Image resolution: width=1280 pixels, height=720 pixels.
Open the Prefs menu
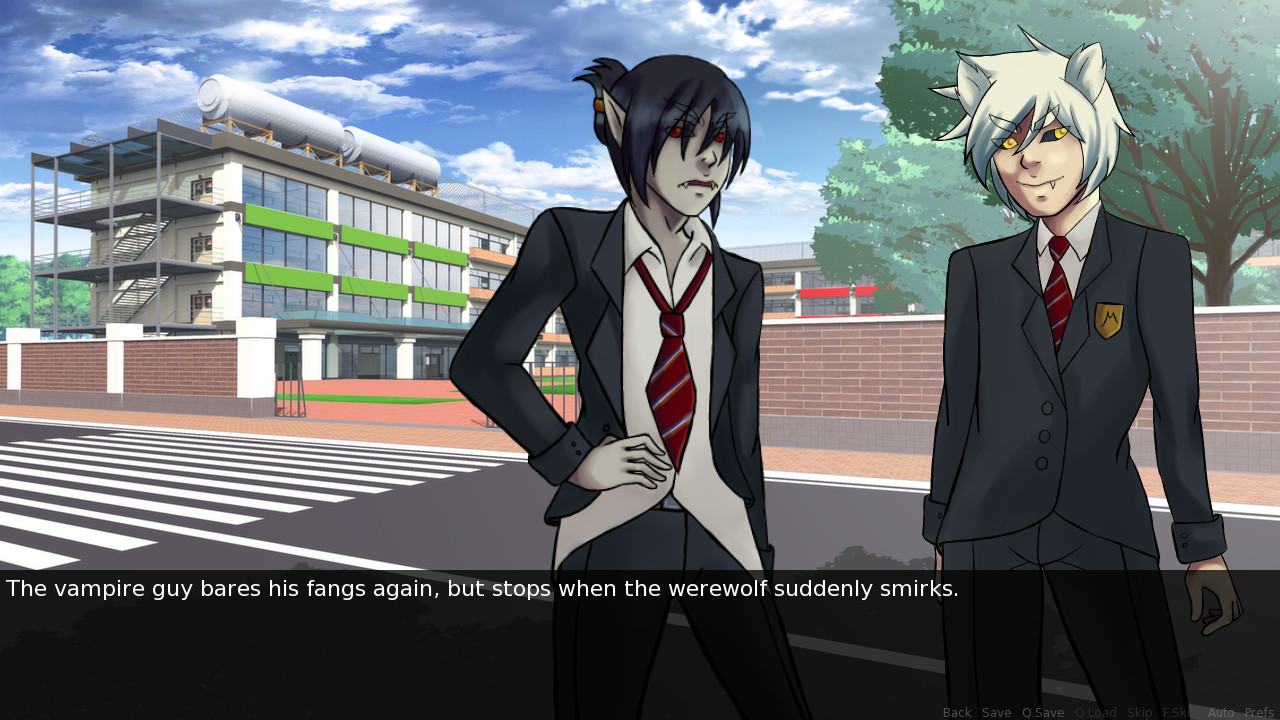click(1259, 712)
